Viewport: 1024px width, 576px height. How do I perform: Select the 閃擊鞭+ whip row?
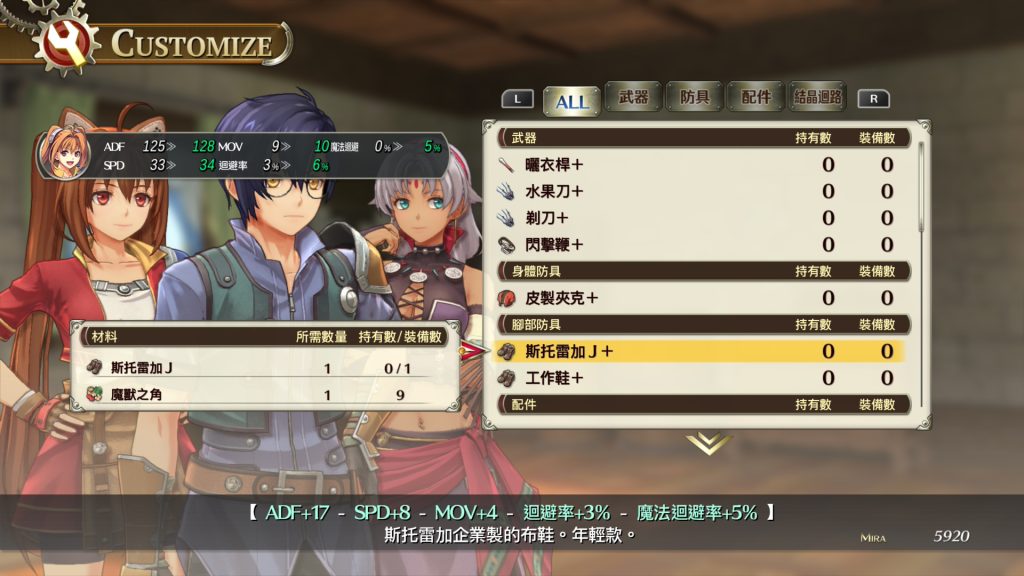[x=700, y=245]
